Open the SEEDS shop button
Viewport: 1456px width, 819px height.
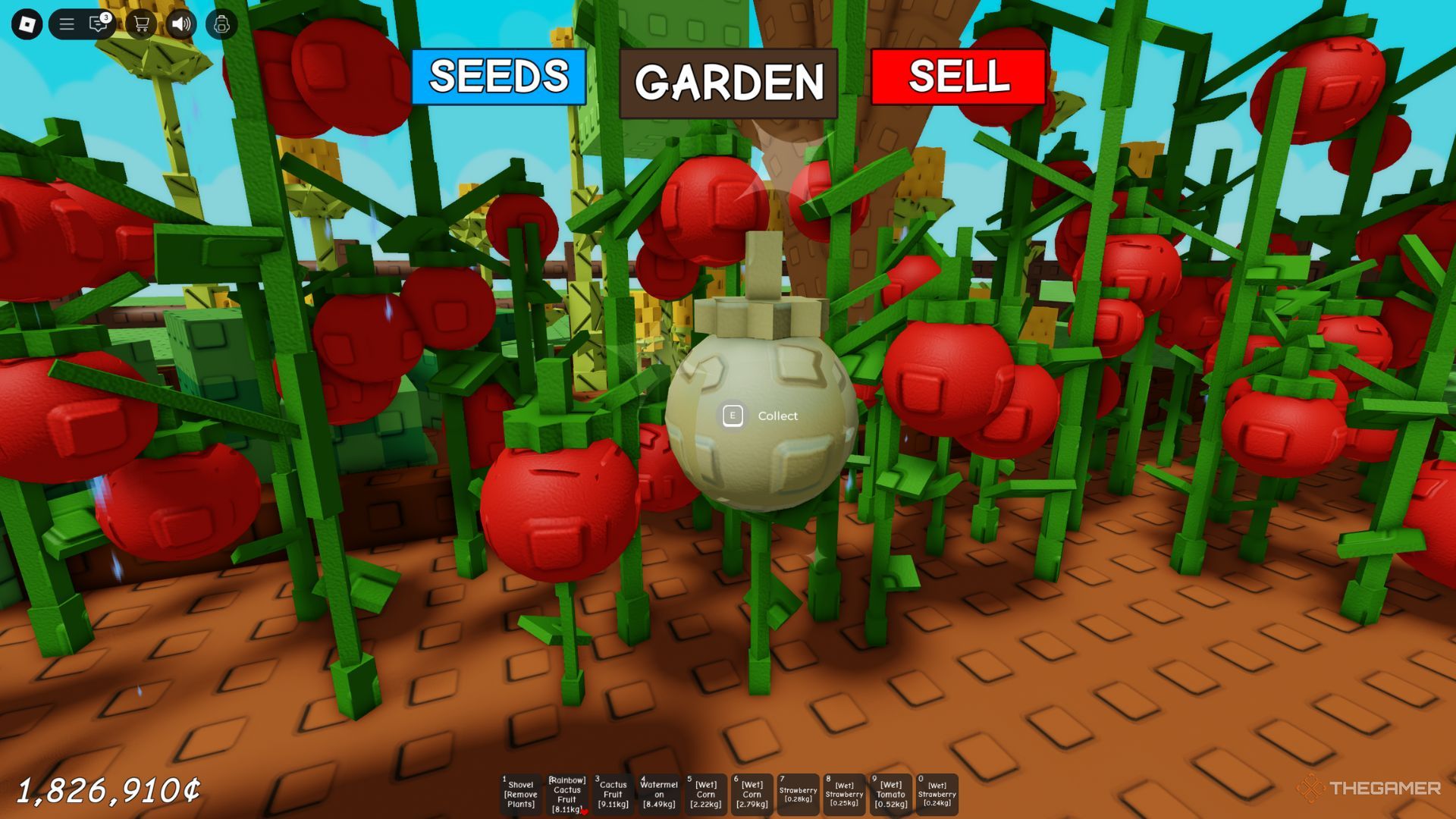(498, 77)
